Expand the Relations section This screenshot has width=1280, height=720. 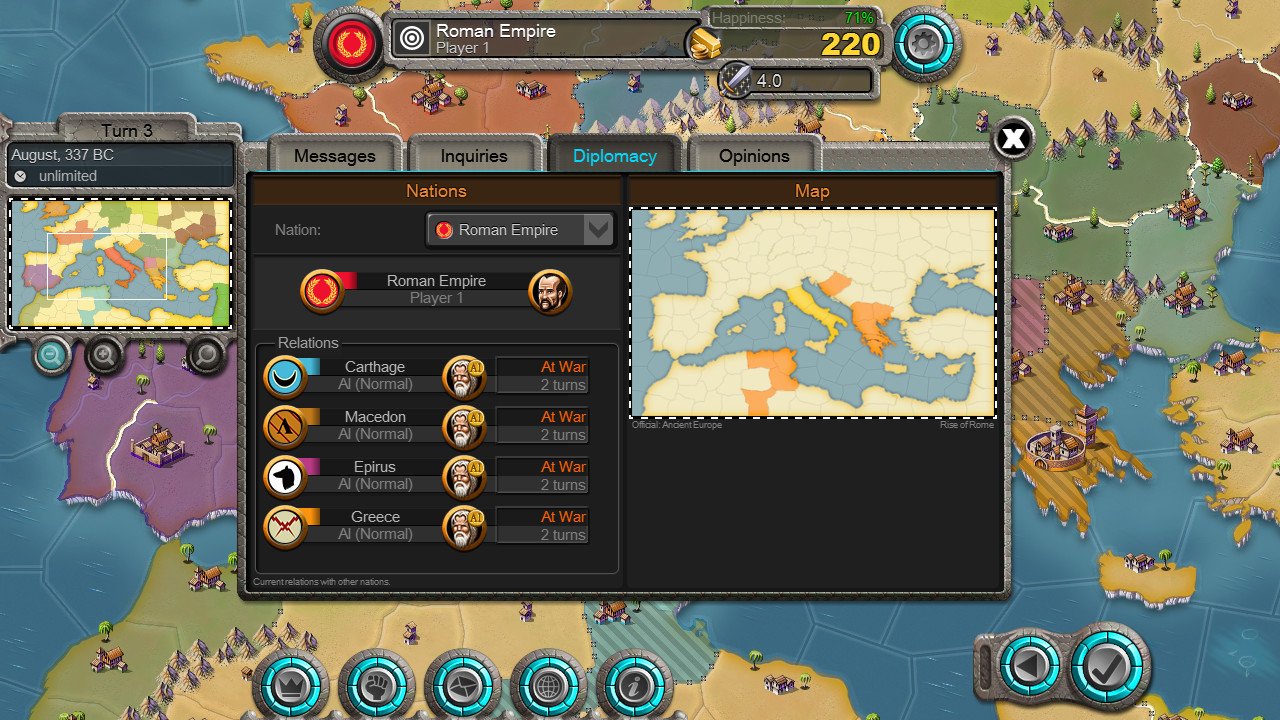coord(307,343)
